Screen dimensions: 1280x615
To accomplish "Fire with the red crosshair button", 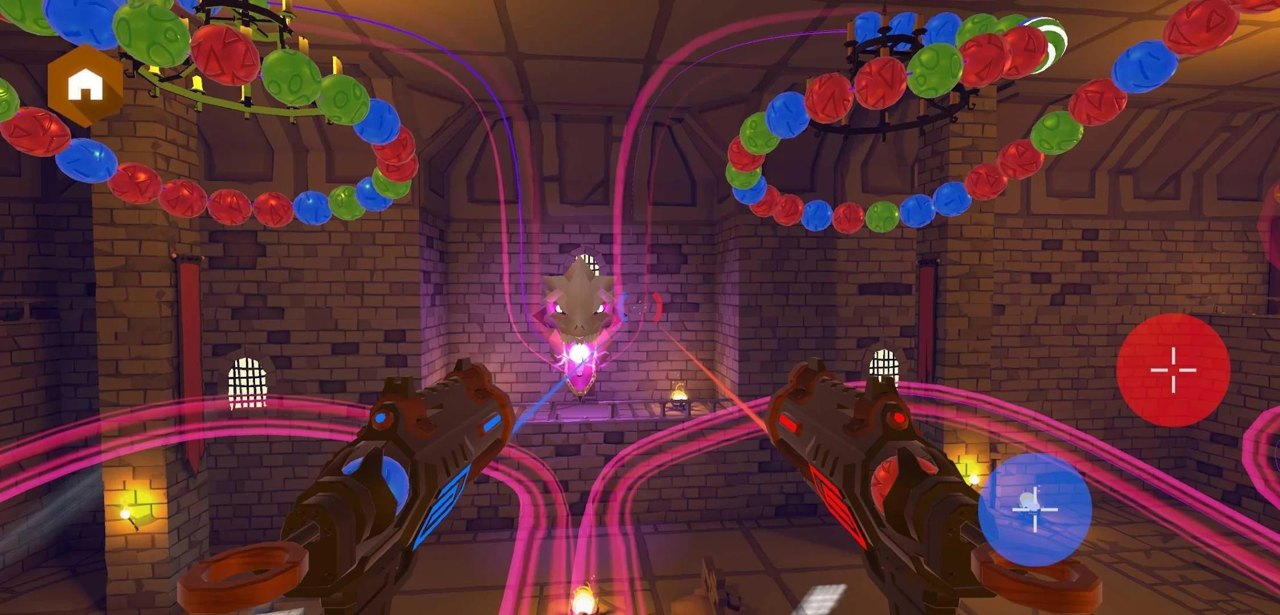I will 1173,370.
